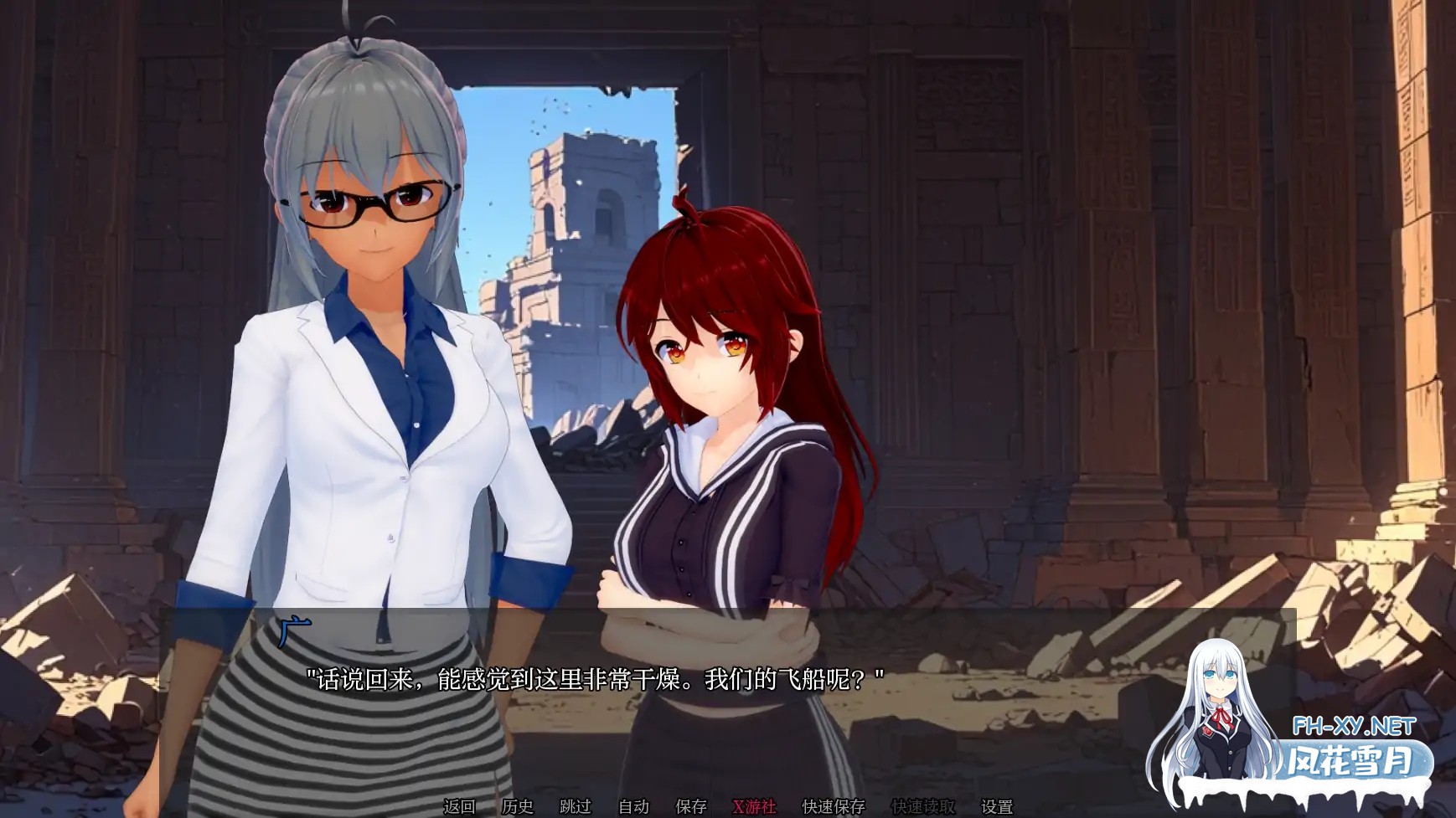The image size is (1456, 818).
Task: Select 跳过 from the quick menu bar
Action: [x=576, y=806]
